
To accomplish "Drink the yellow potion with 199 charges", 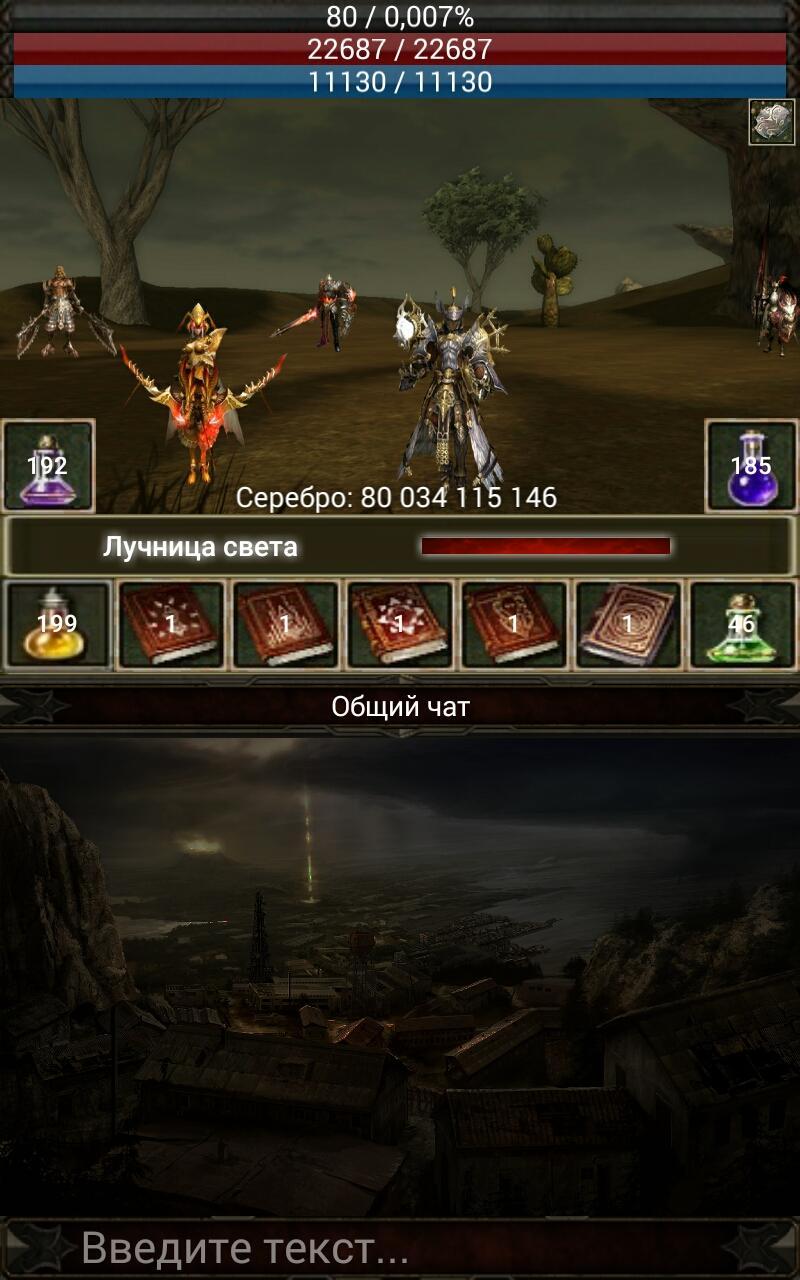I will 58,626.
